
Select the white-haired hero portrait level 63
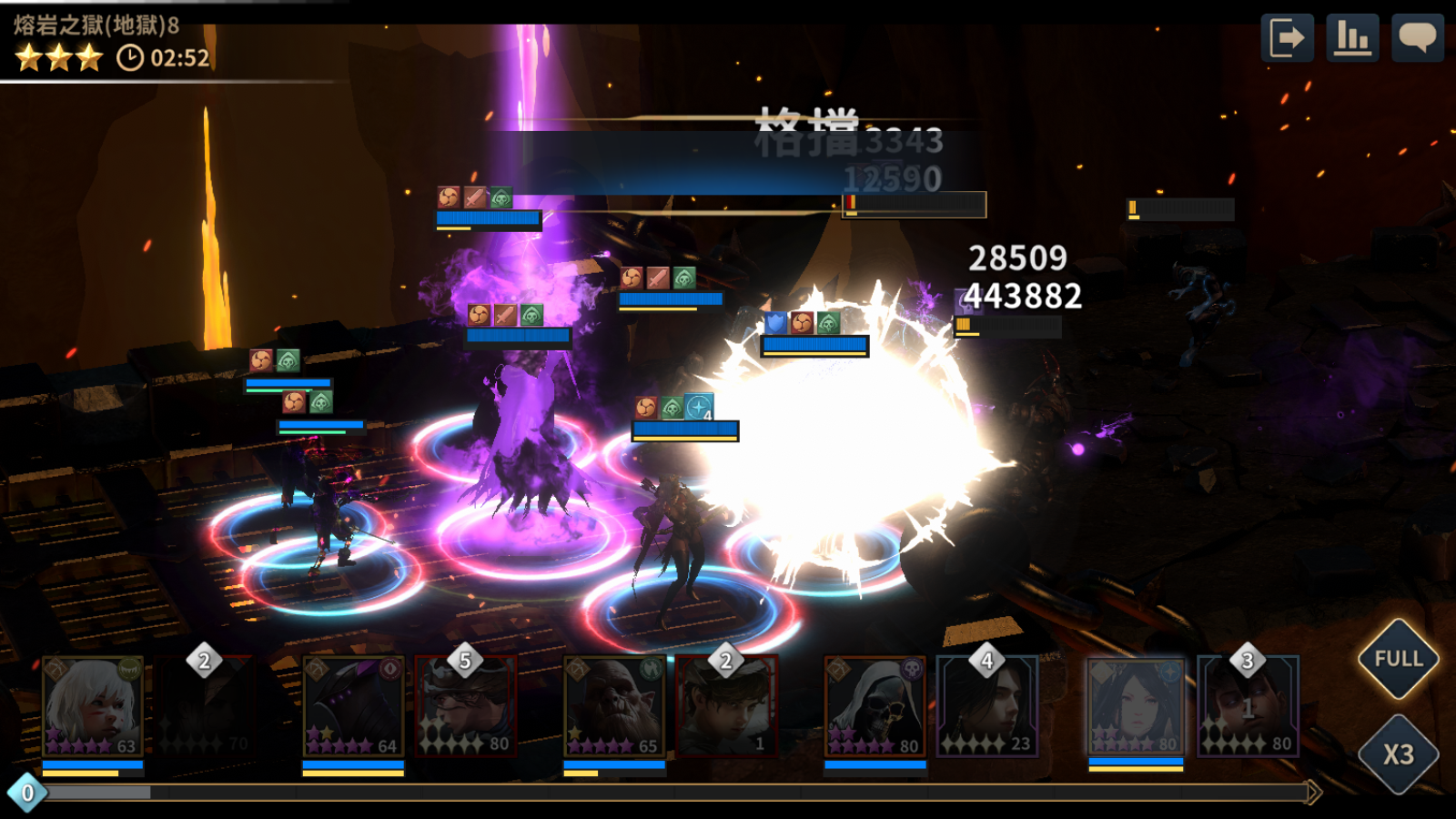pos(93,707)
